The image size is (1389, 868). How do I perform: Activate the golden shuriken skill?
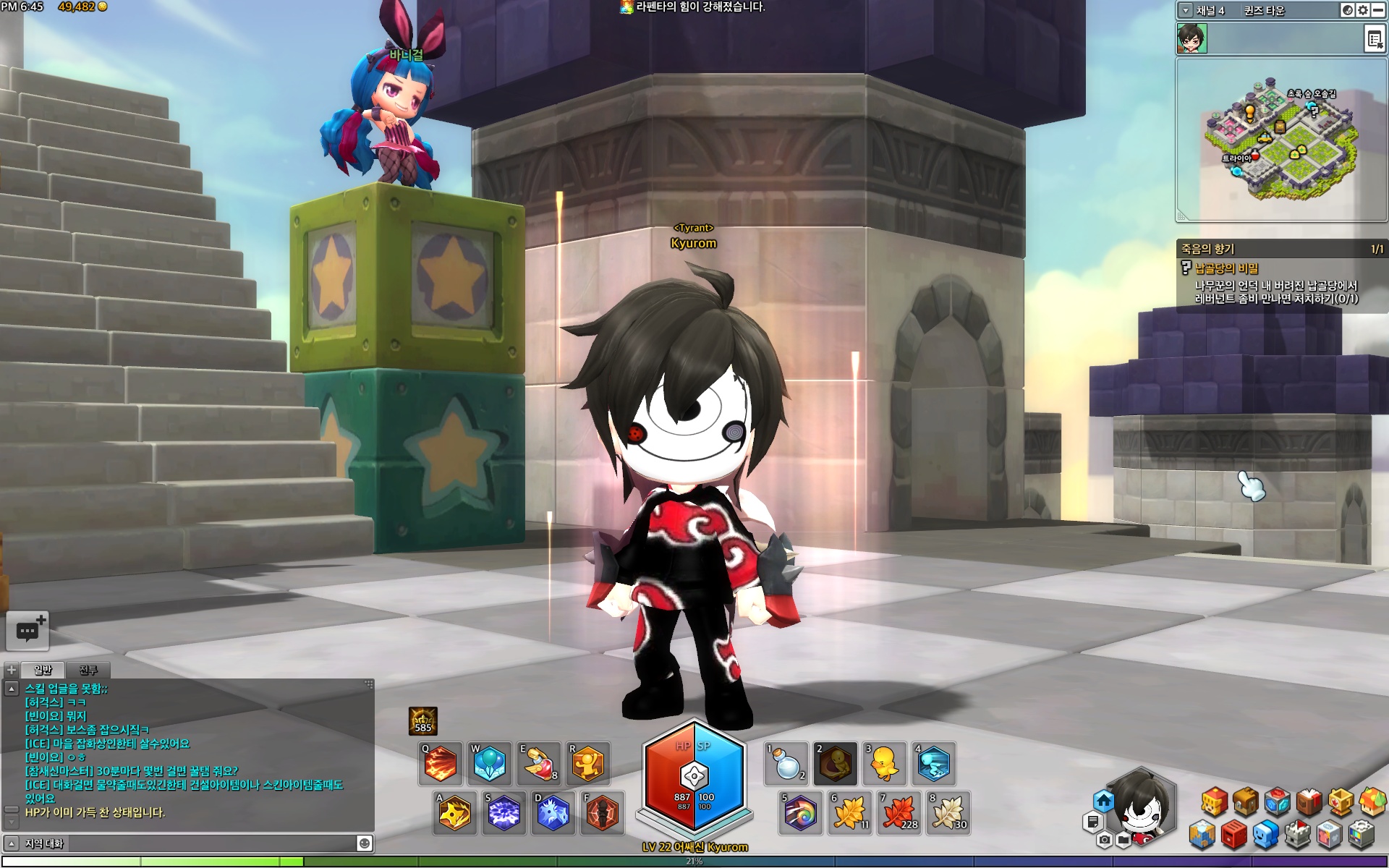point(454,814)
